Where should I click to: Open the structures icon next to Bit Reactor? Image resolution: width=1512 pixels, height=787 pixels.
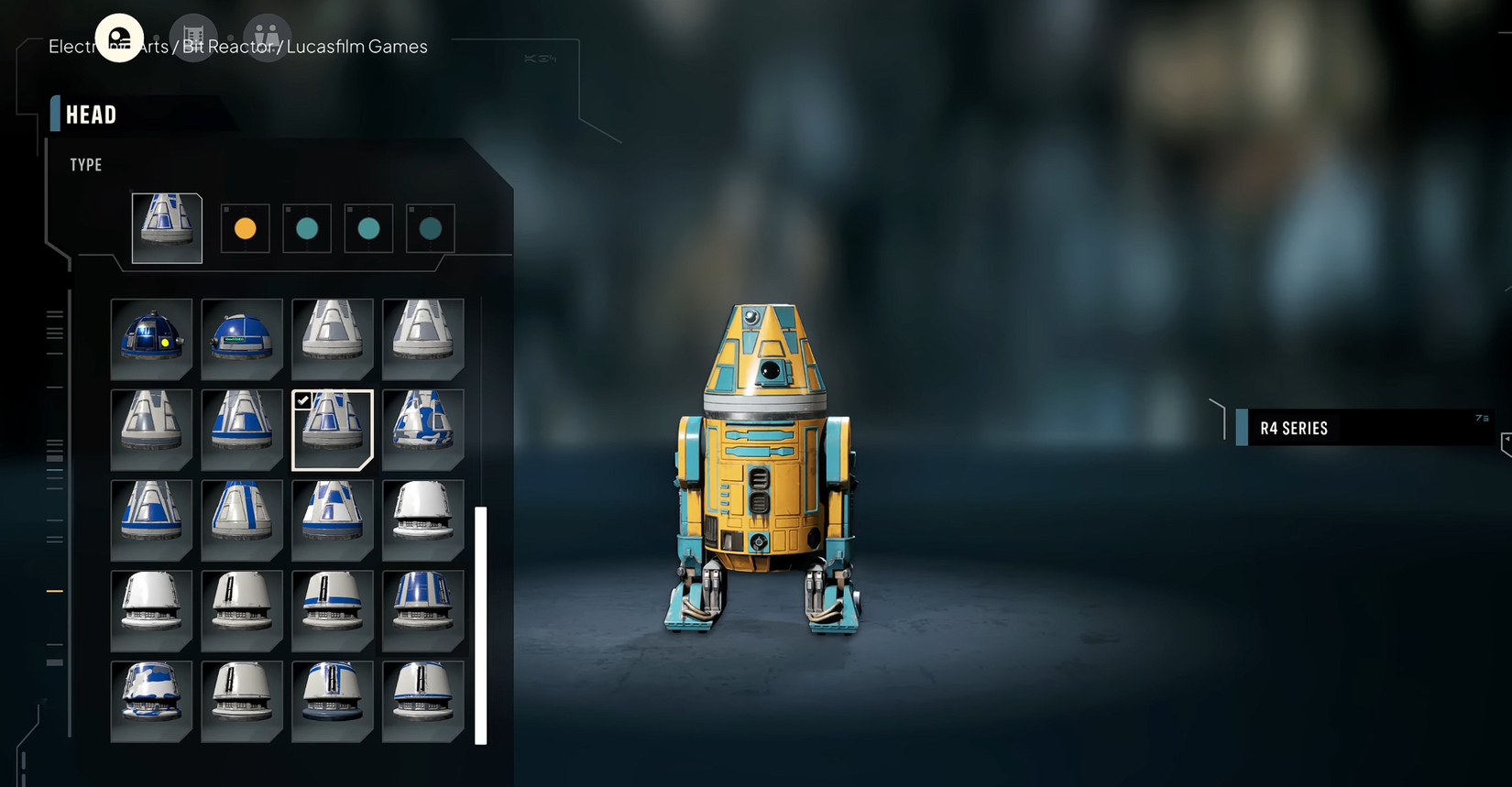click(x=192, y=35)
